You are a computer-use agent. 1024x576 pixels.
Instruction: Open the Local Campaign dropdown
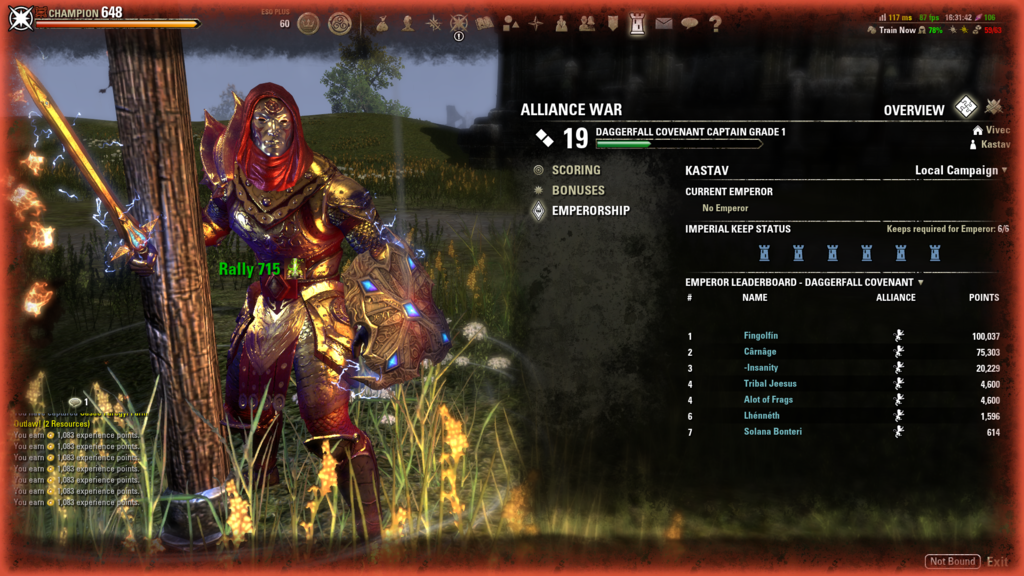click(x=960, y=170)
